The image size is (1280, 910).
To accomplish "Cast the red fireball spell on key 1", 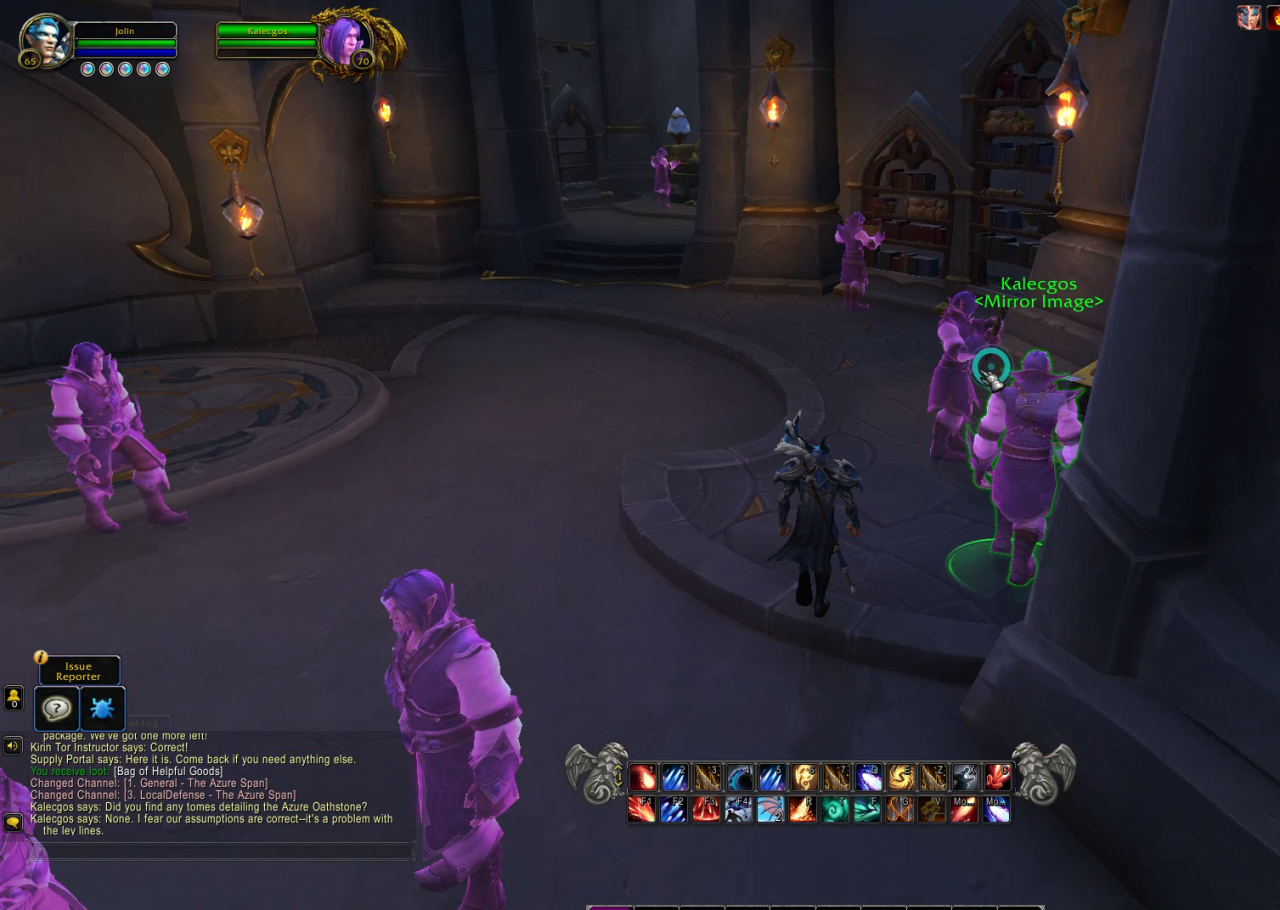I will click(643, 777).
